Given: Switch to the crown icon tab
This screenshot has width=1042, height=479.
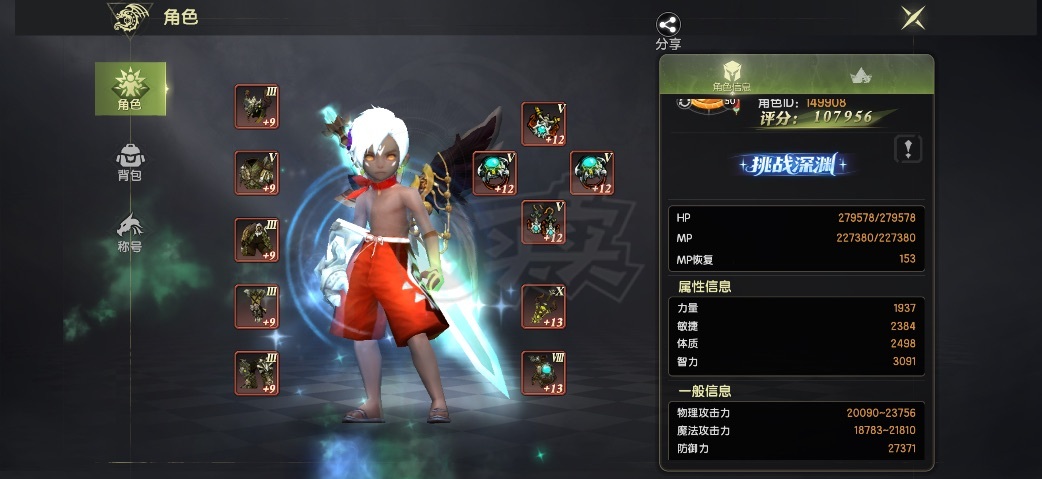Looking at the screenshot, I should [x=859, y=75].
